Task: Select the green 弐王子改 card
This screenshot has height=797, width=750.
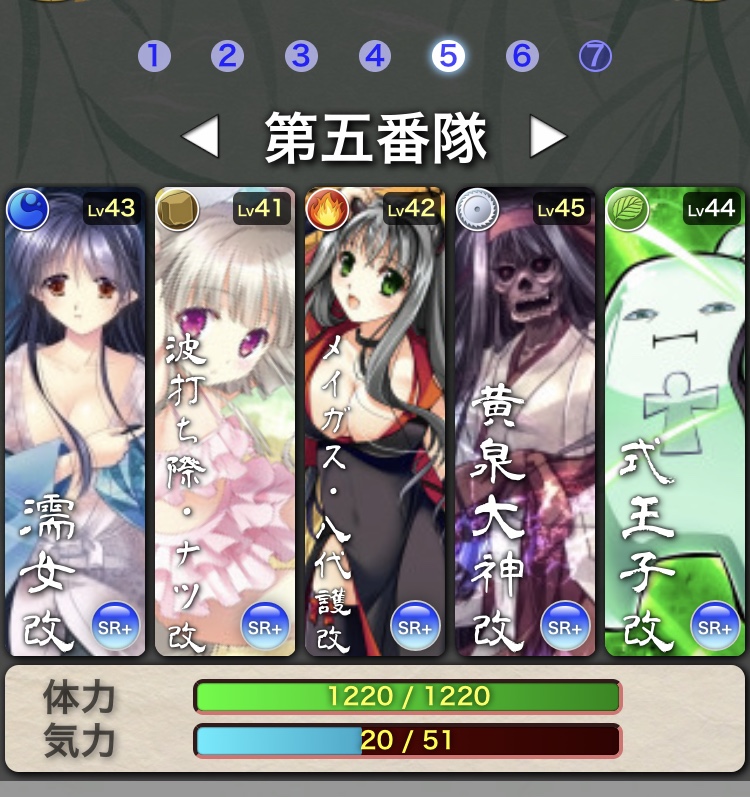Action: (675, 421)
